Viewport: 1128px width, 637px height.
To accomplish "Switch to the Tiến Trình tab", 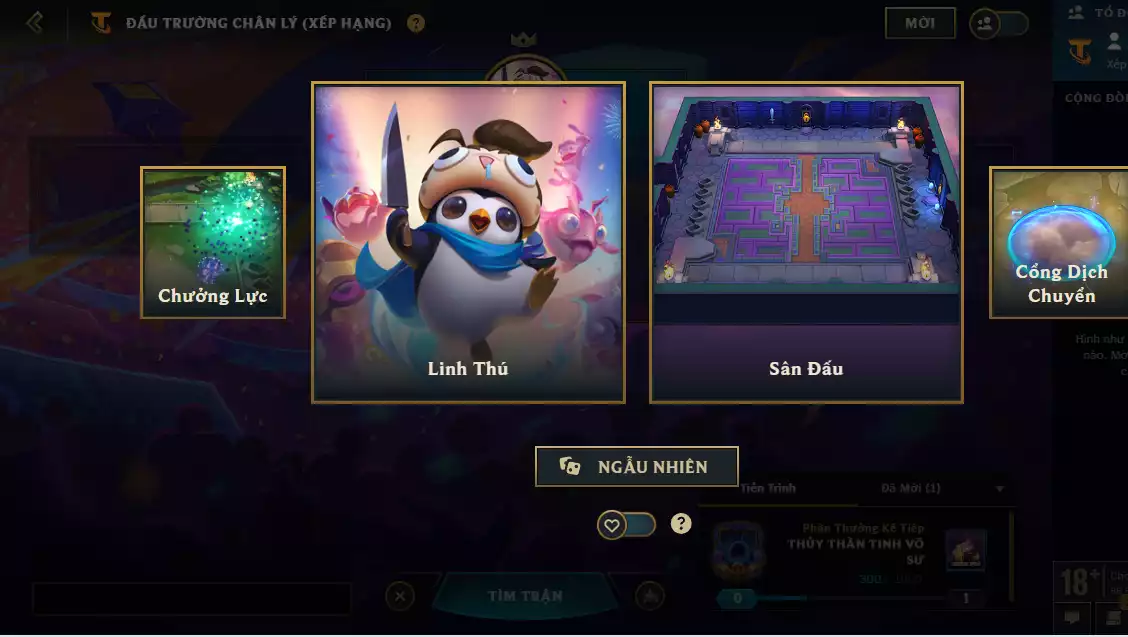I will coord(768,488).
